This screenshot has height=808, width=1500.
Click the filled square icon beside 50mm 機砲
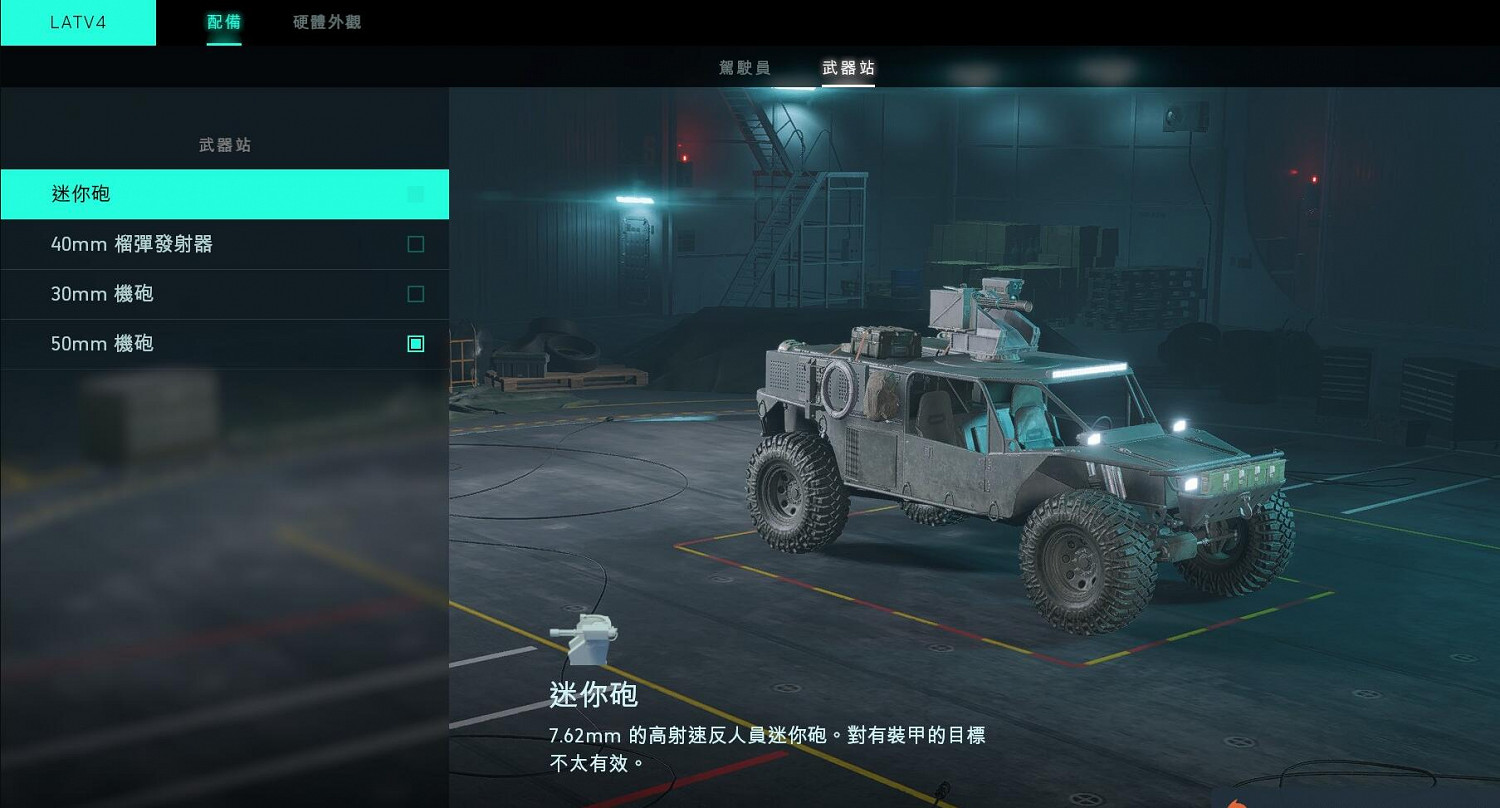416,344
